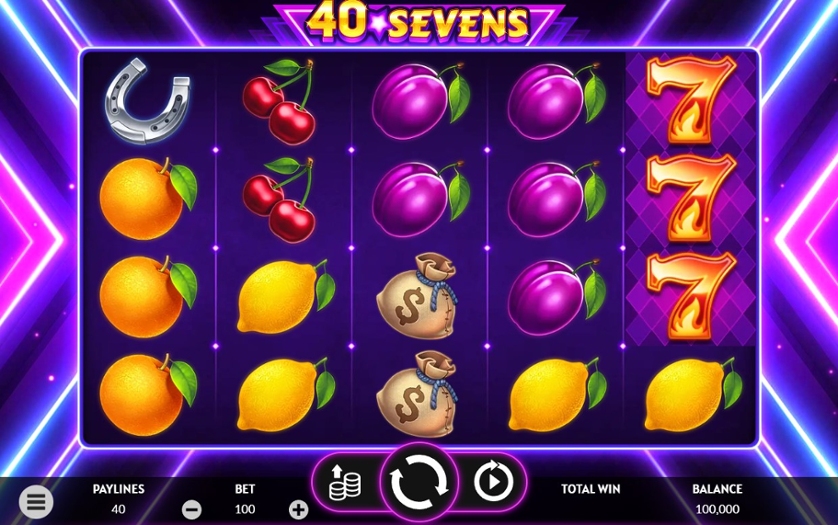
Task: Start autoplay with the play-arrow button
Action: (492, 482)
